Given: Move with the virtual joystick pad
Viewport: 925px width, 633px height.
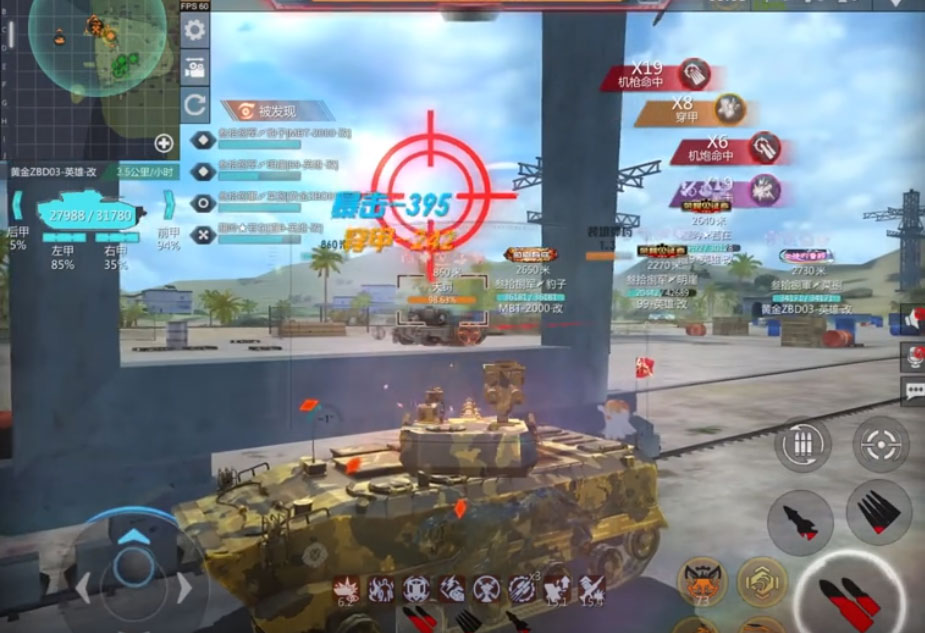Looking at the screenshot, I should [x=133, y=567].
